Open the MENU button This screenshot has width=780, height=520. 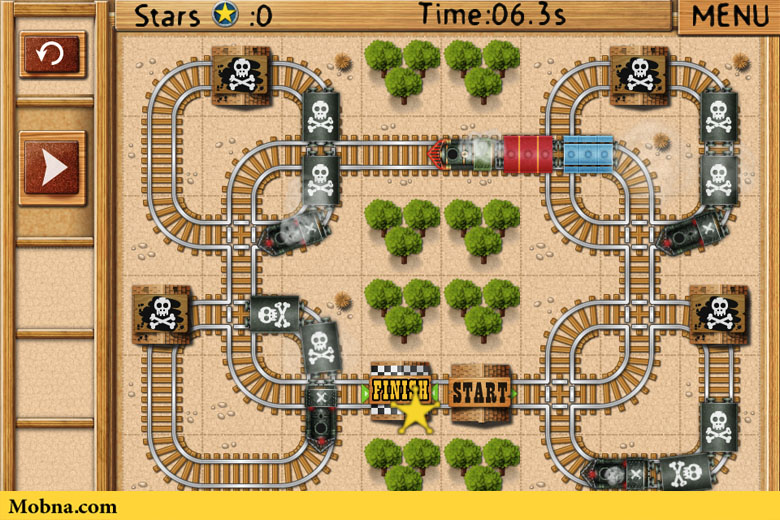pyautogui.click(x=729, y=16)
